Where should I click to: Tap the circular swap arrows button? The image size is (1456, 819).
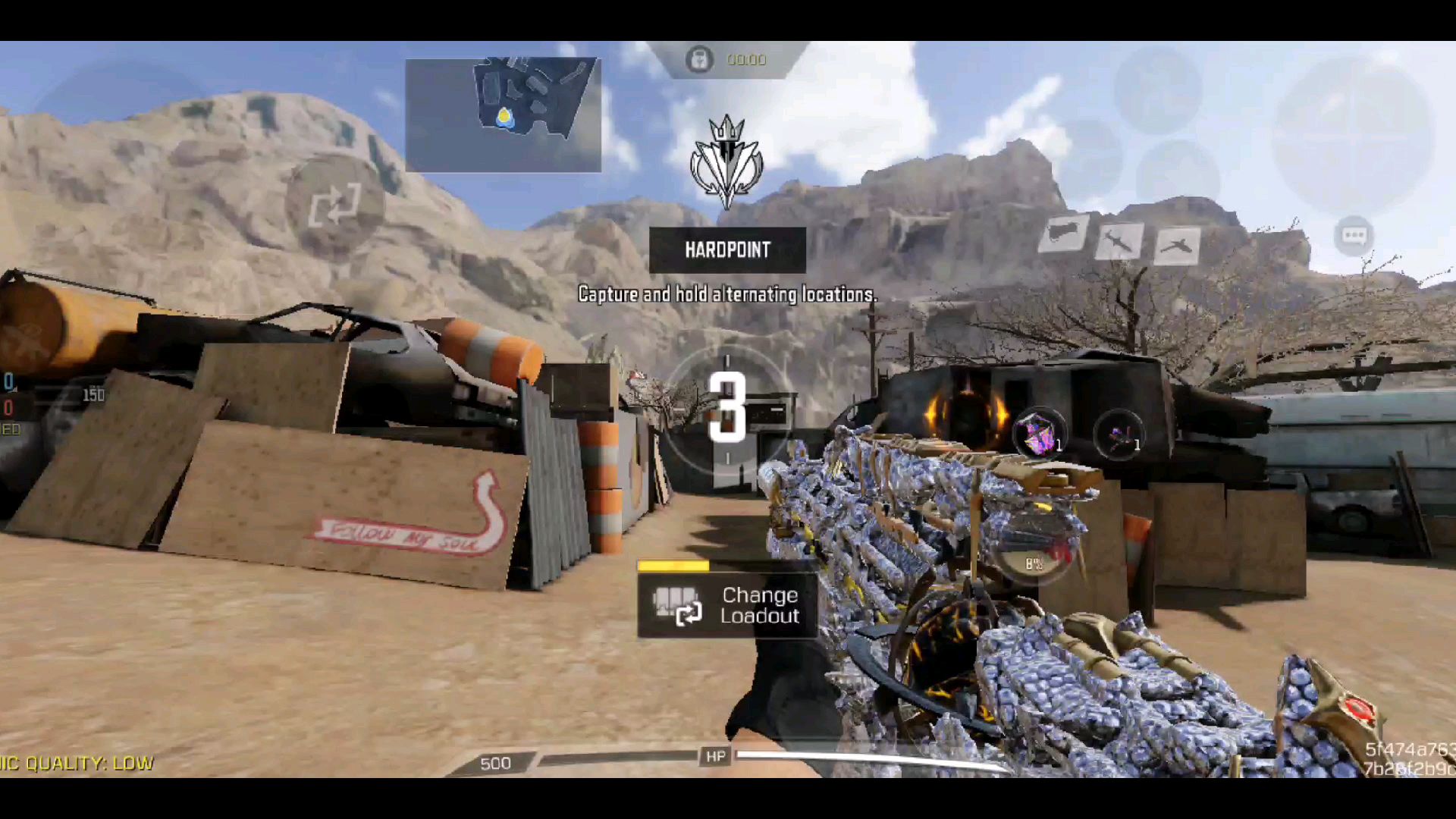(334, 205)
